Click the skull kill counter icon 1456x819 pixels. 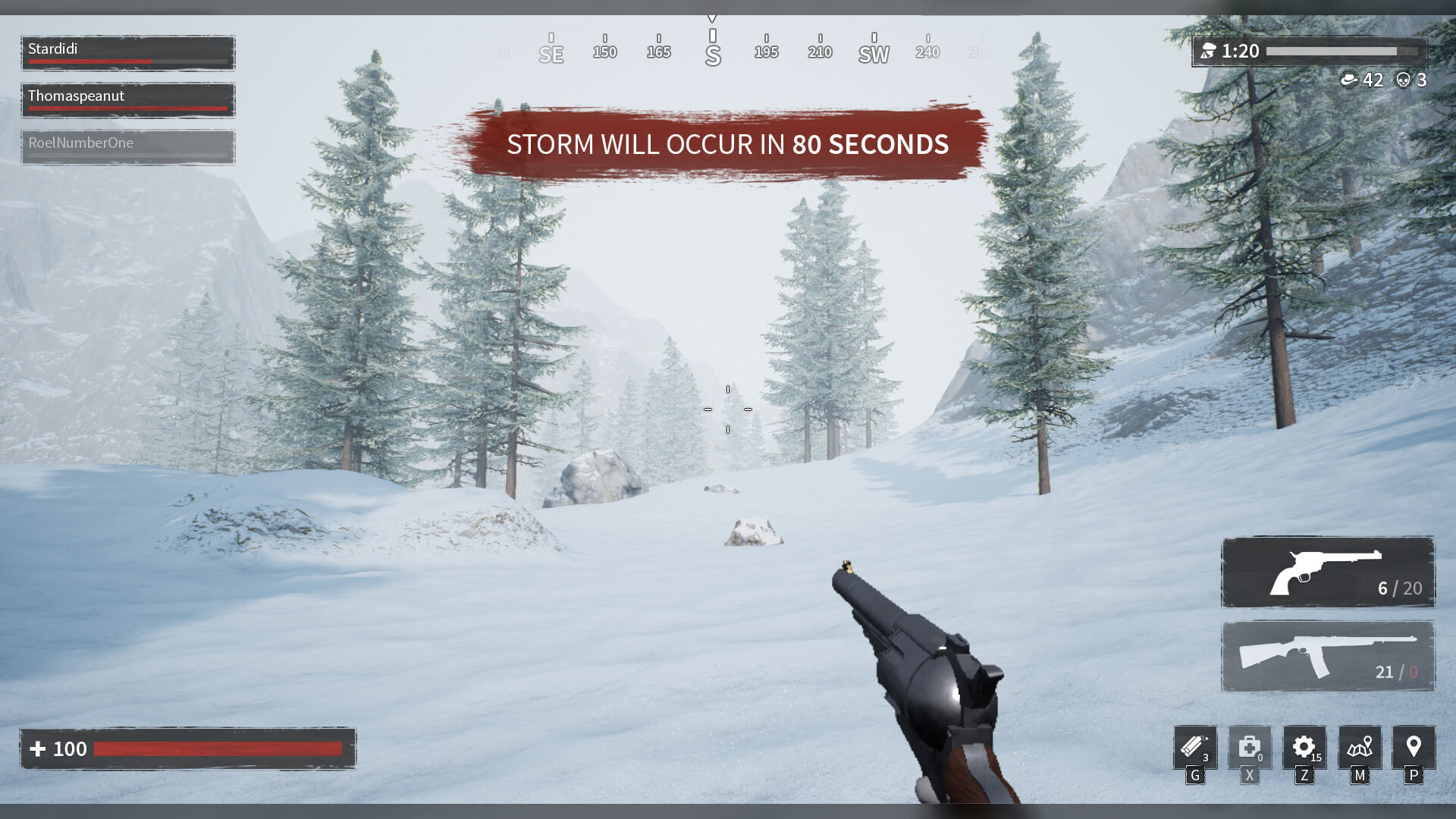pos(1402,80)
